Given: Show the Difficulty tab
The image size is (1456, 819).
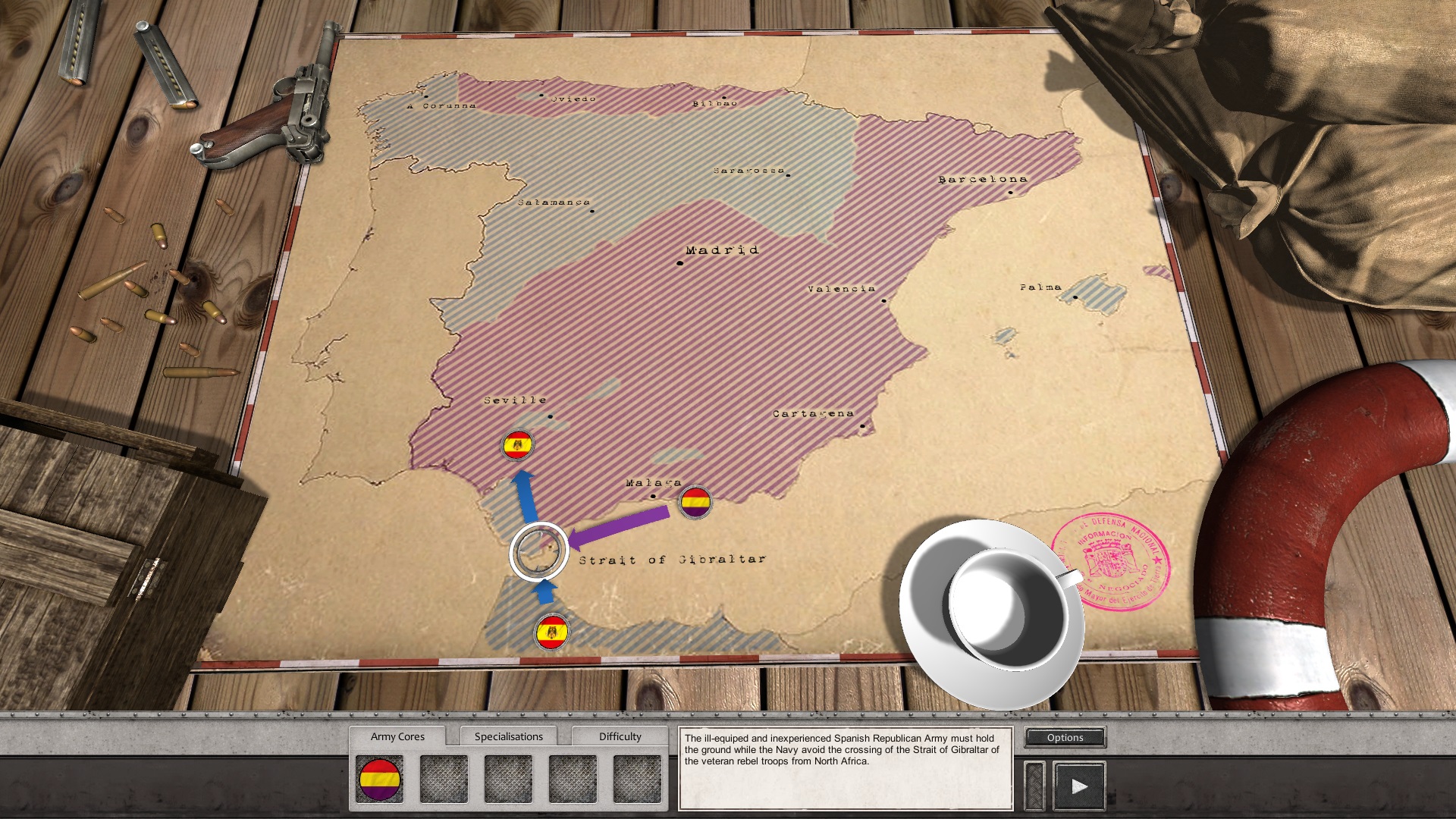Looking at the screenshot, I should (x=620, y=736).
